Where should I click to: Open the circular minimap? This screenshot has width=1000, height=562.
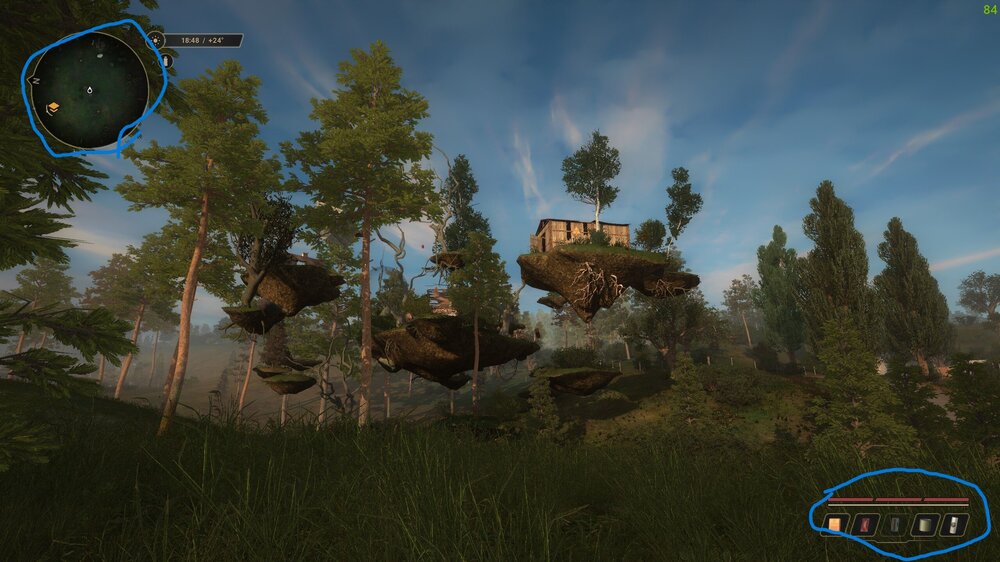pyautogui.click(x=89, y=89)
